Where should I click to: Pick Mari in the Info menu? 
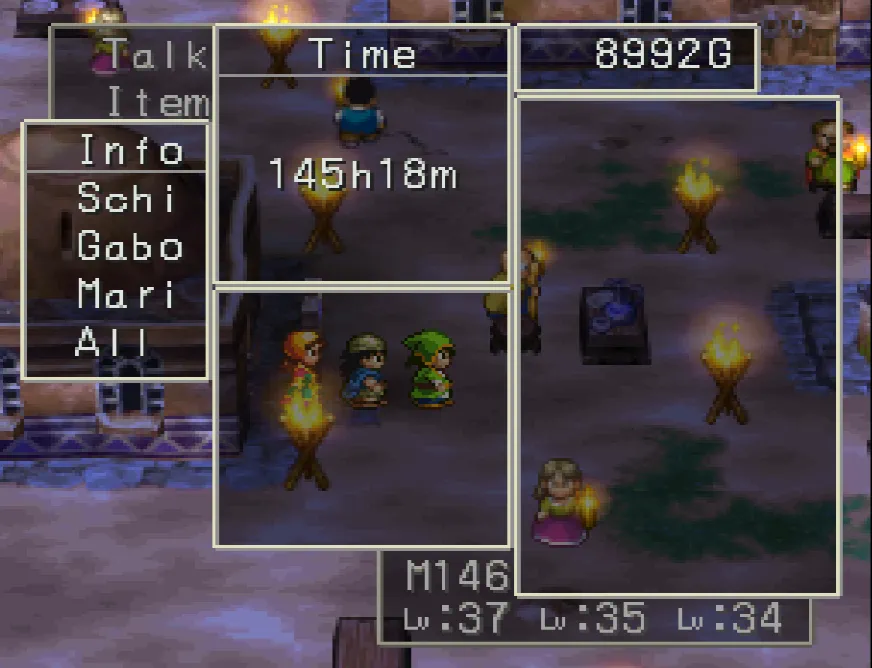pyautogui.click(x=126, y=295)
